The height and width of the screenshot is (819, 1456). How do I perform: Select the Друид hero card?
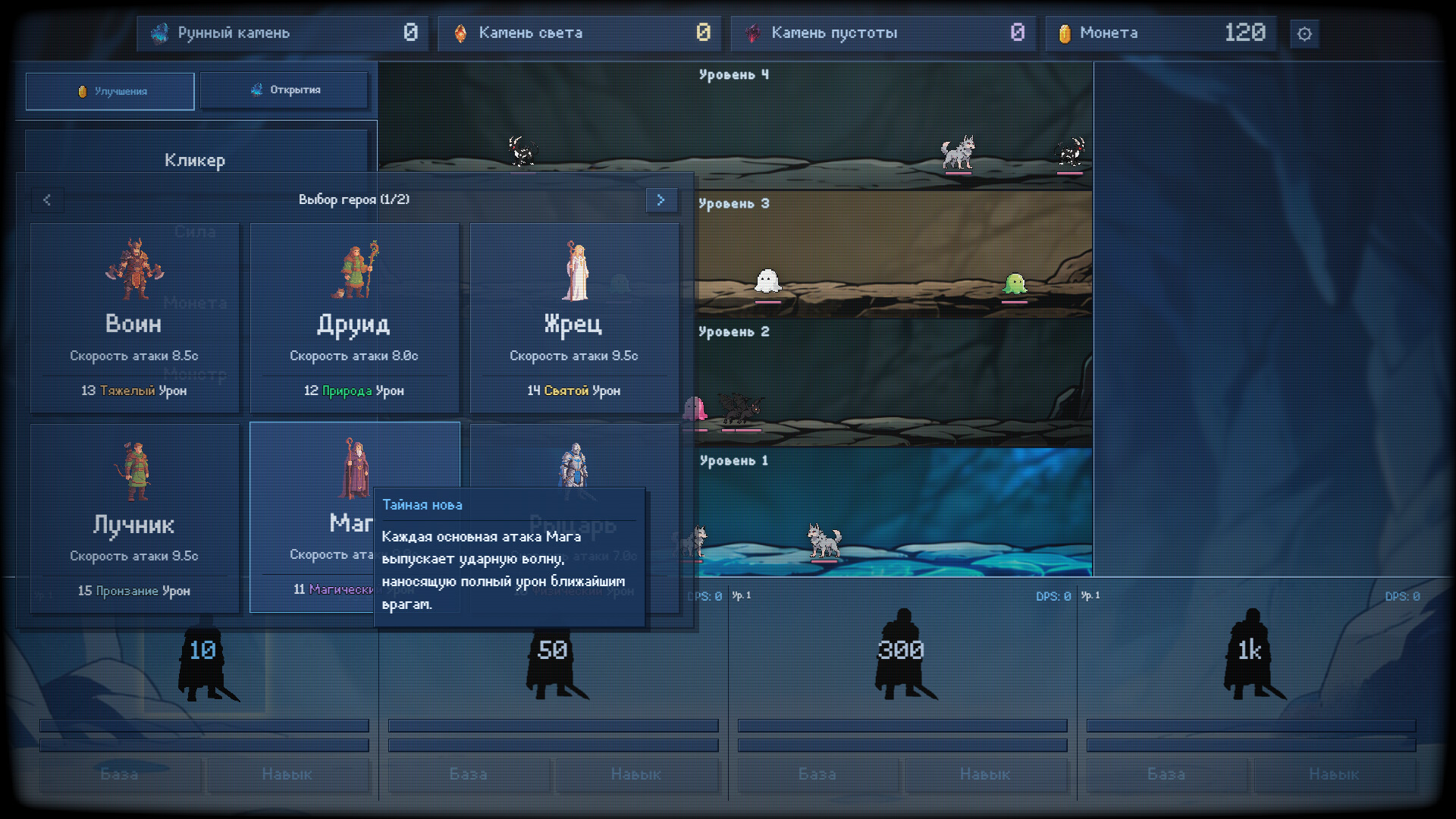[x=354, y=318]
